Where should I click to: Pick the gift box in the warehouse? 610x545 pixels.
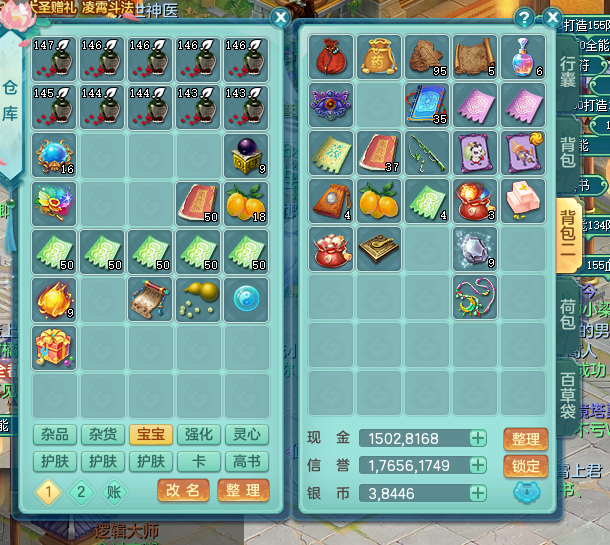[x=54, y=346]
